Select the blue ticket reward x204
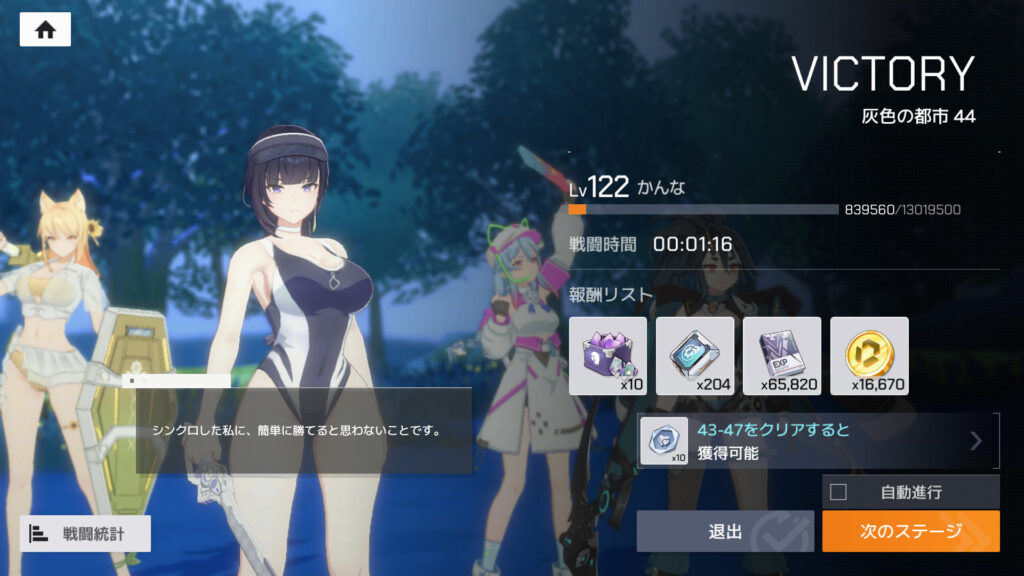This screenshot has width=1024, height=576. [695, 356]
